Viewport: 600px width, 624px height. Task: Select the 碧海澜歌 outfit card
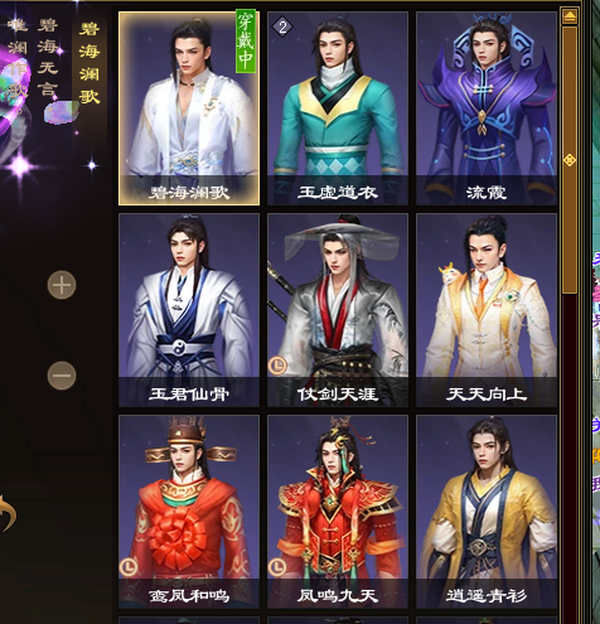(x=189, y=108)
